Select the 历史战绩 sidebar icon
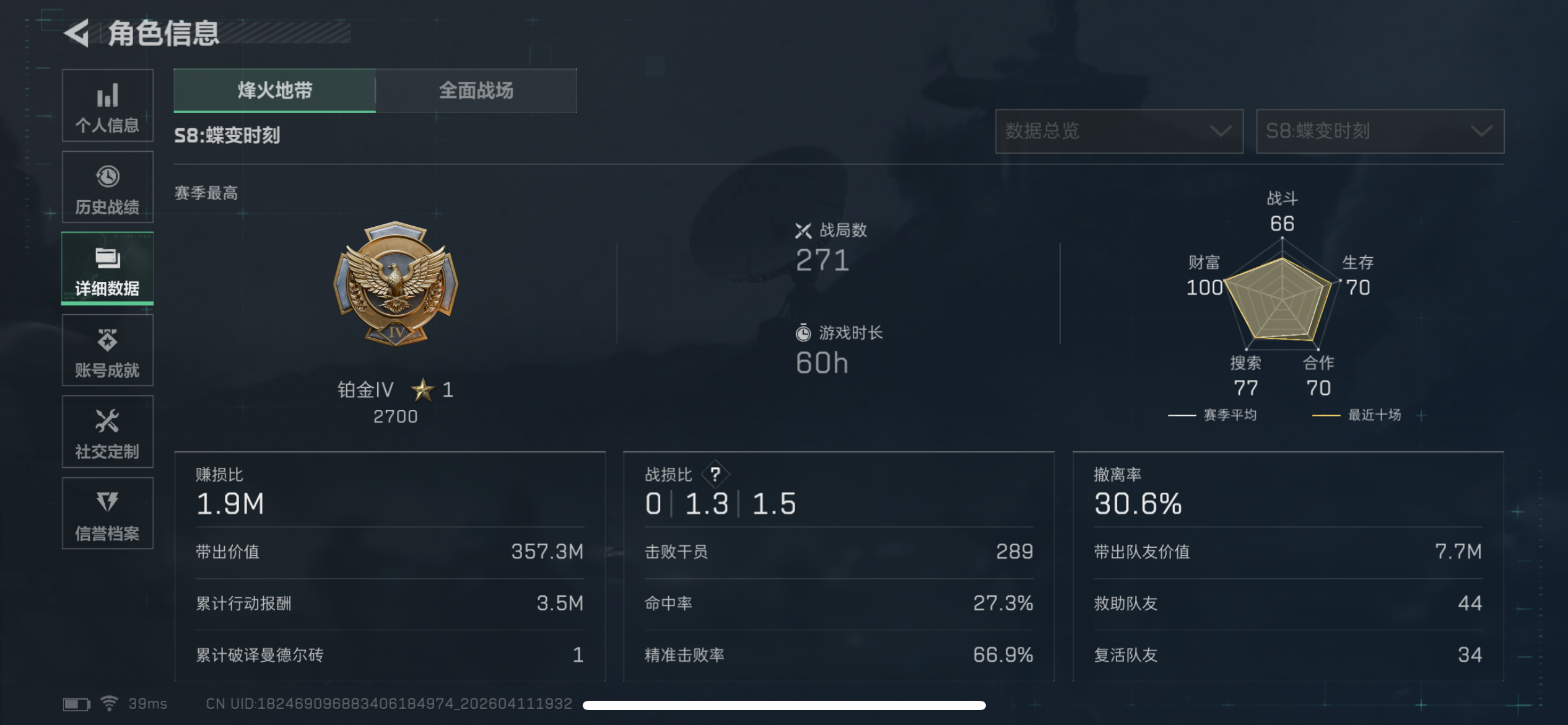Screen dimensions: 1568x725 coord(107,187)
